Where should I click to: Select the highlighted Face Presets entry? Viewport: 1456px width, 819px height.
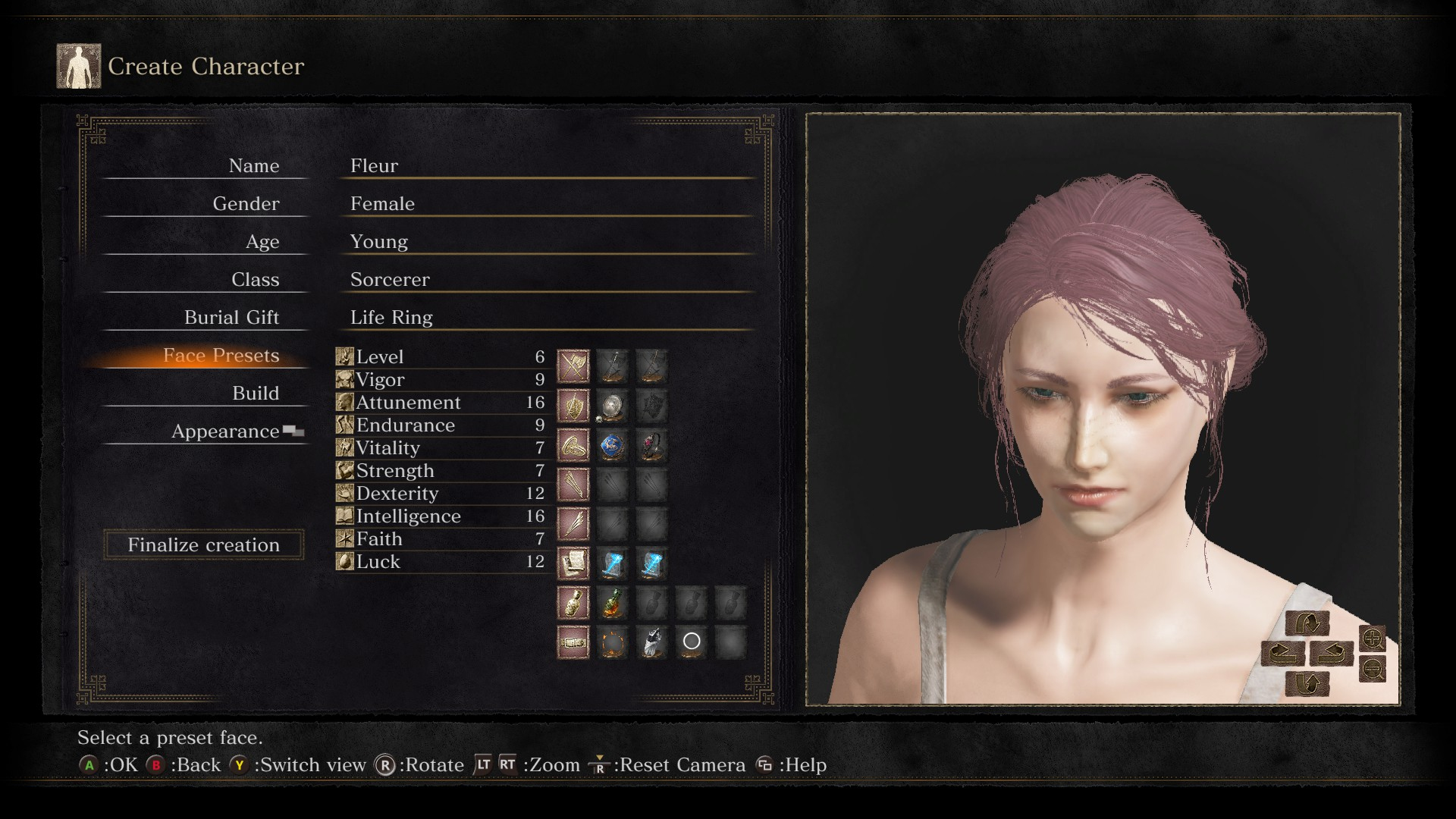pyautogui.click(x=221, y=356)
